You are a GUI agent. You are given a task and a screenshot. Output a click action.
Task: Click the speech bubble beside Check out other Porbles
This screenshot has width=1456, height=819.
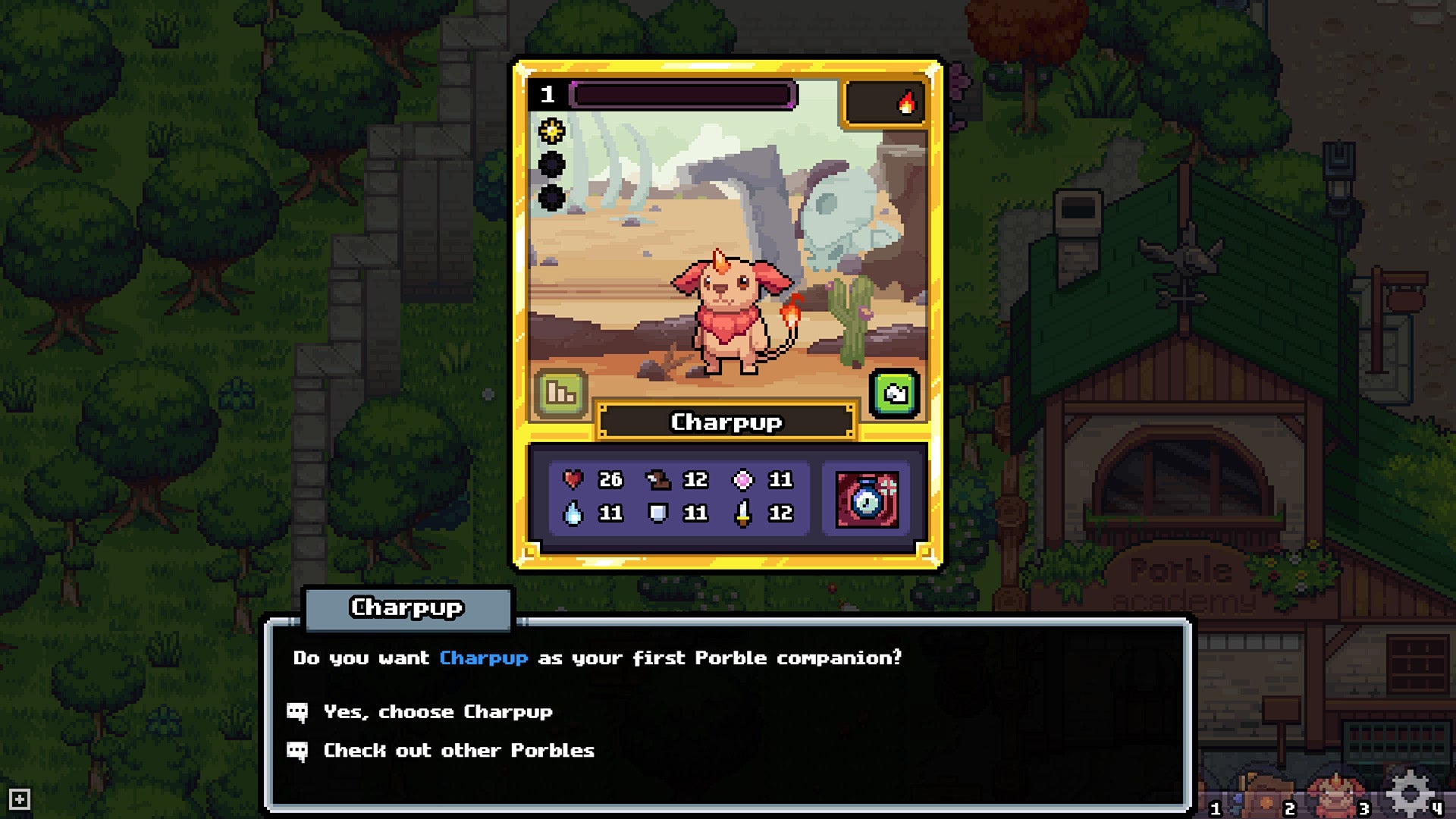point(297,751)
